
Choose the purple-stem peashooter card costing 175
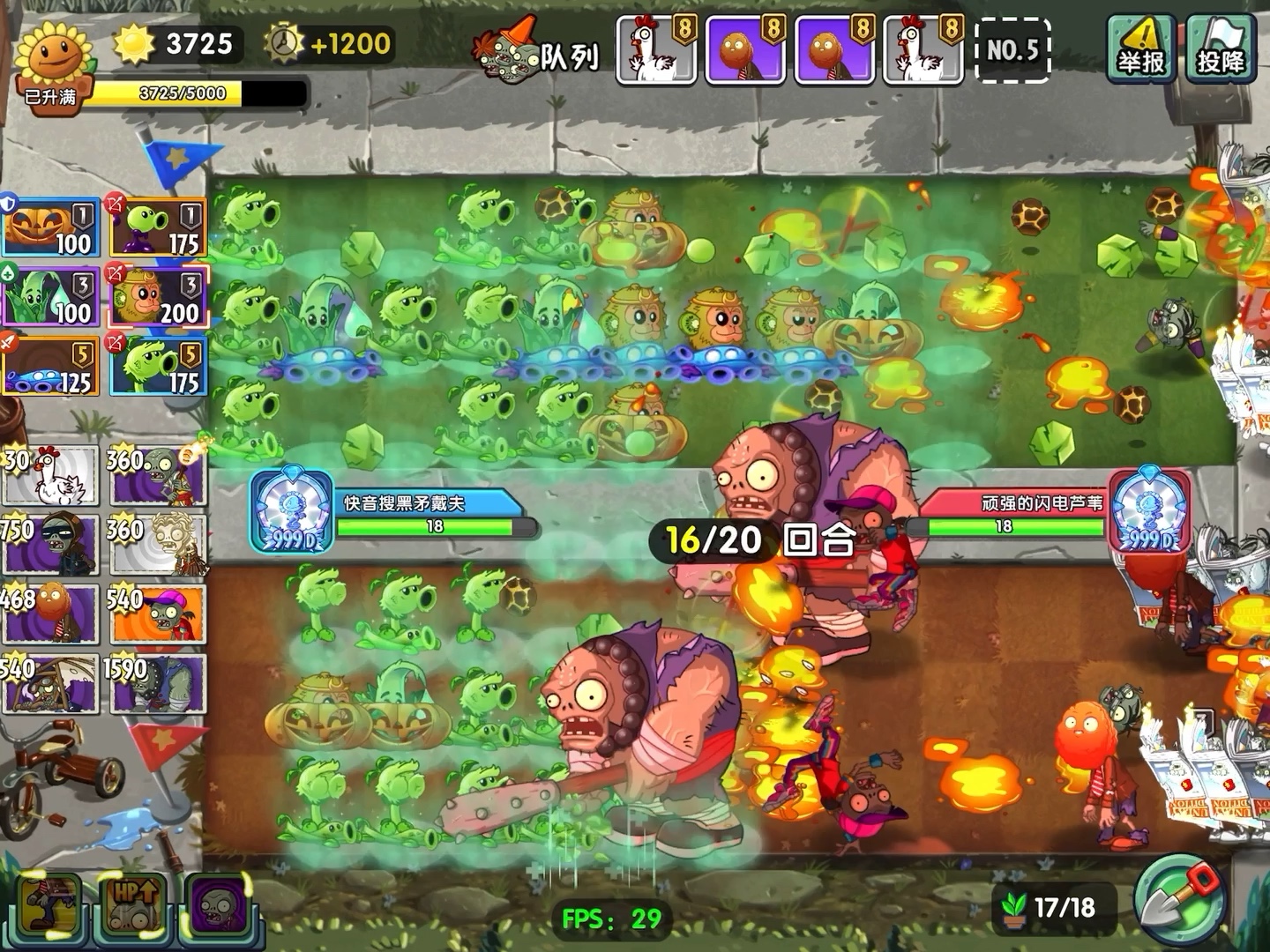(158, 228)
